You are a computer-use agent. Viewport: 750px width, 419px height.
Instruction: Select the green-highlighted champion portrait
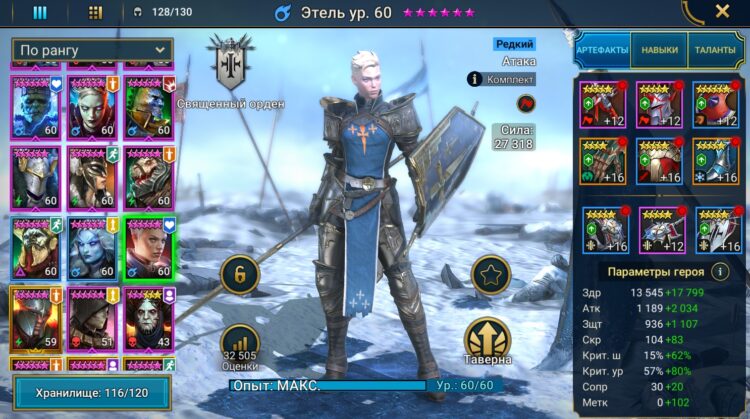tap(148, 248)
